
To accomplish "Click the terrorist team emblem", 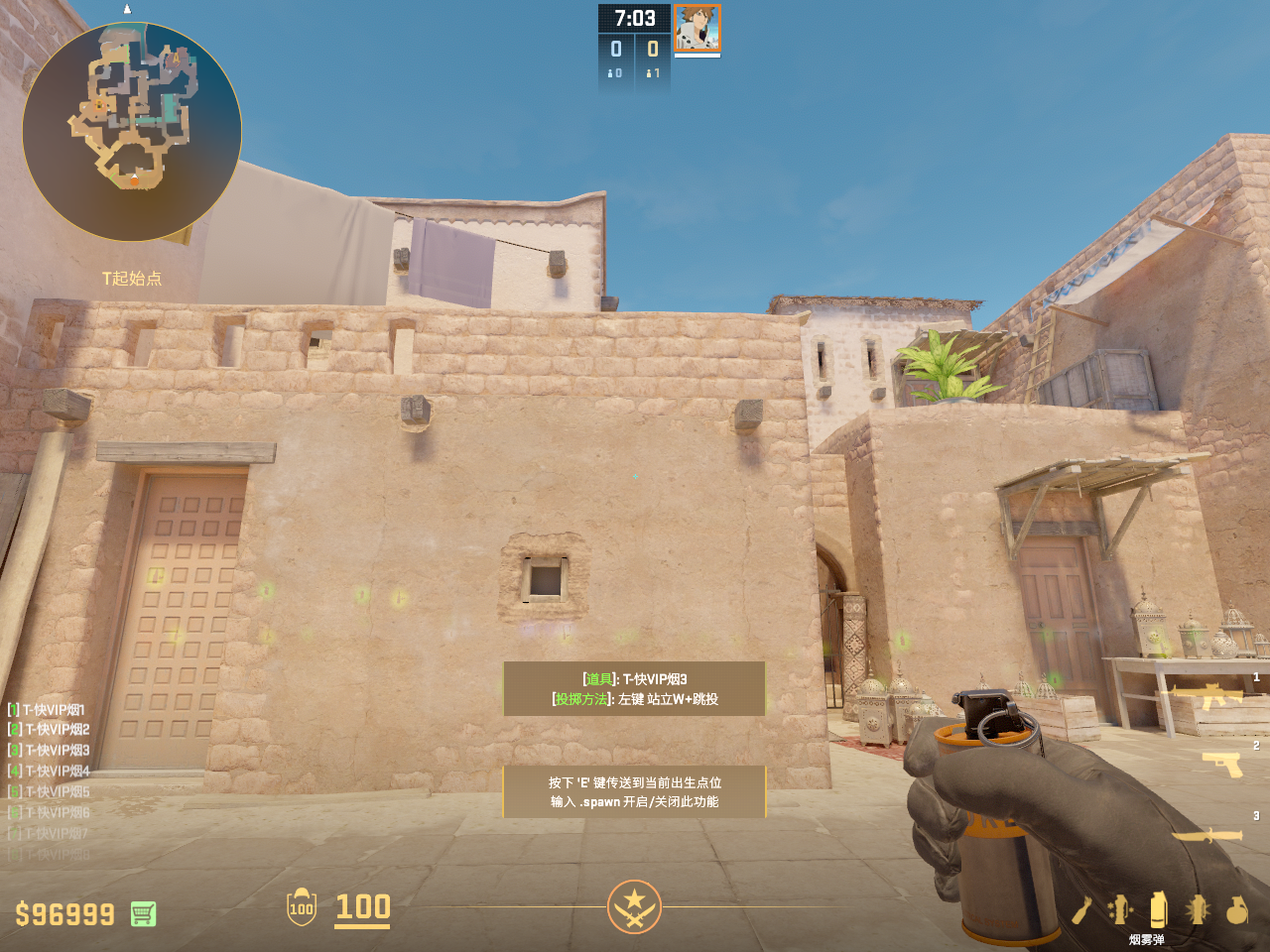I will [634, 906].
